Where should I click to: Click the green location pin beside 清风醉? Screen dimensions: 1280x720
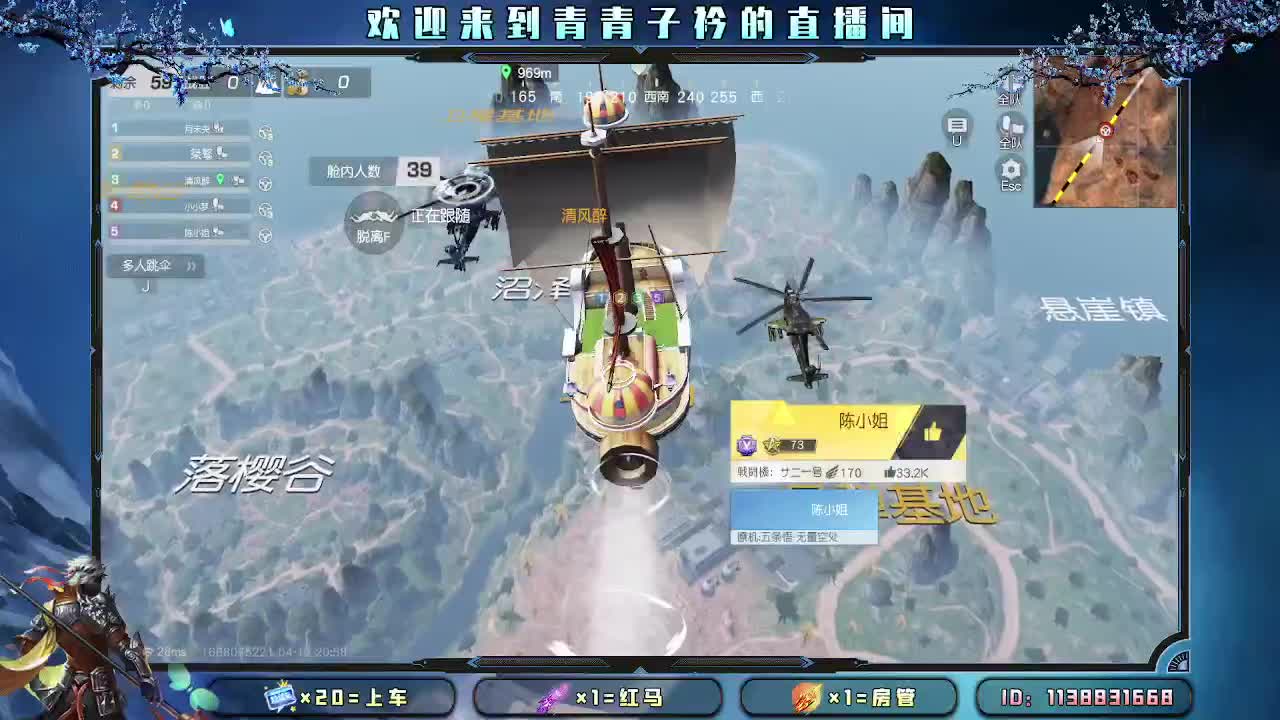click(221, 179)
